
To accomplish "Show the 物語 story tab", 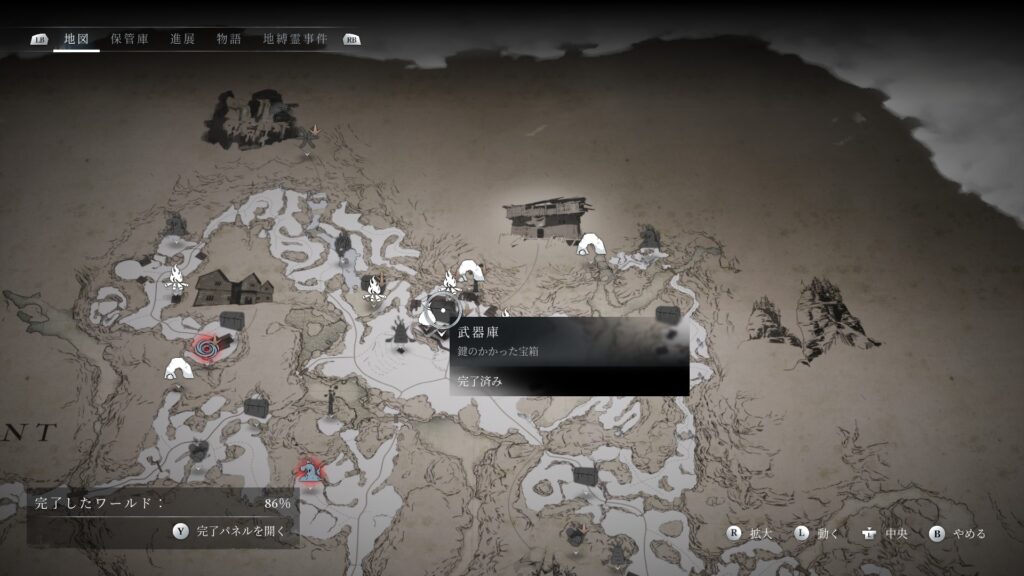I will 229,39.
